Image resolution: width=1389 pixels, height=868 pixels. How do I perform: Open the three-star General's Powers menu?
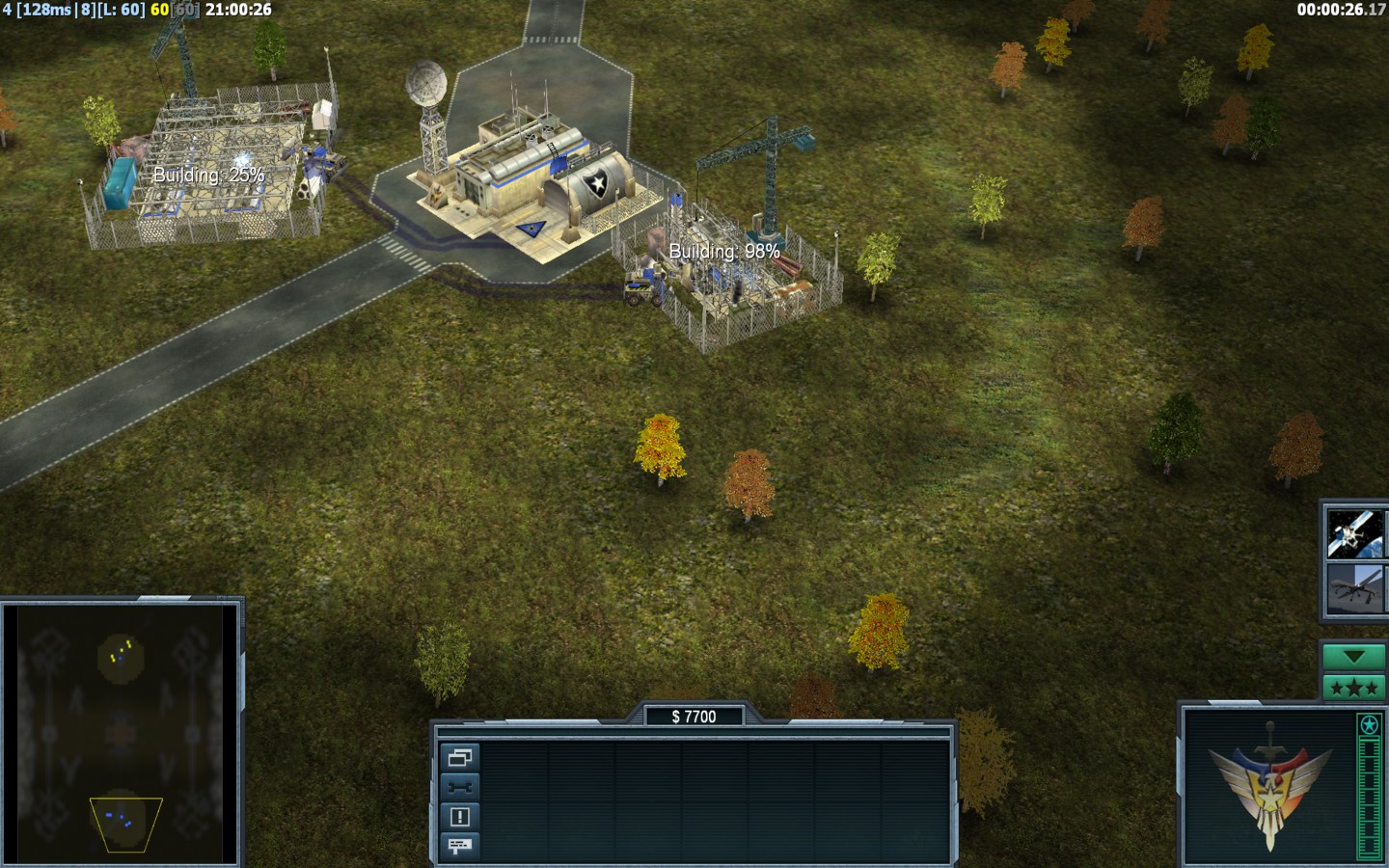coord(1353,688)
